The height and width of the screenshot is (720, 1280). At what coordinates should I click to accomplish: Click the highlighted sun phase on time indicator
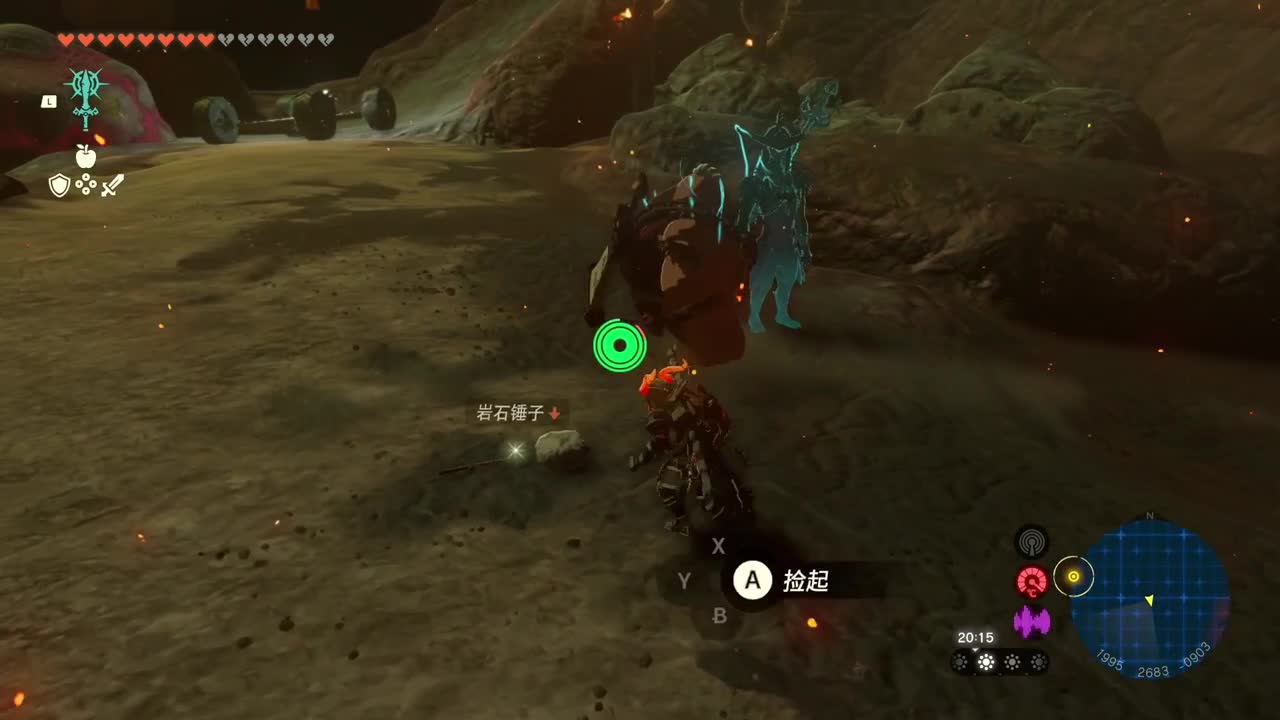point(985,662)
